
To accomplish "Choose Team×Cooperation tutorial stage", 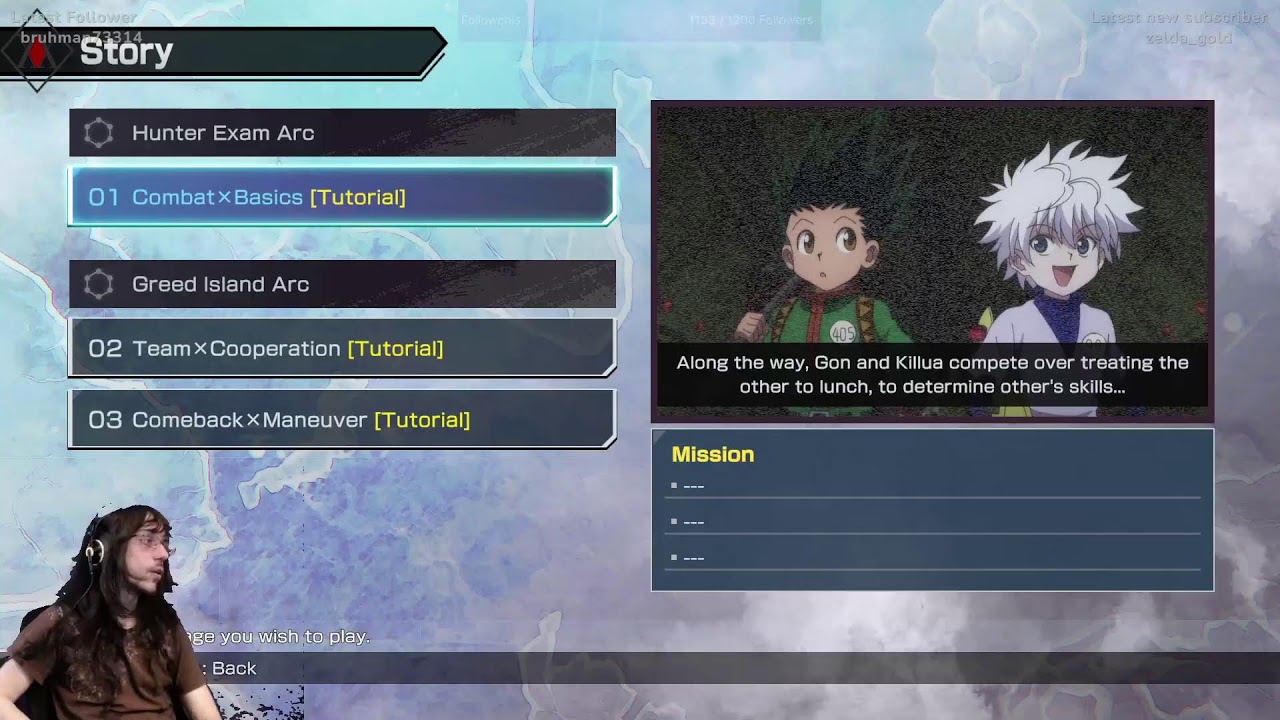I will tap(341, 348).
